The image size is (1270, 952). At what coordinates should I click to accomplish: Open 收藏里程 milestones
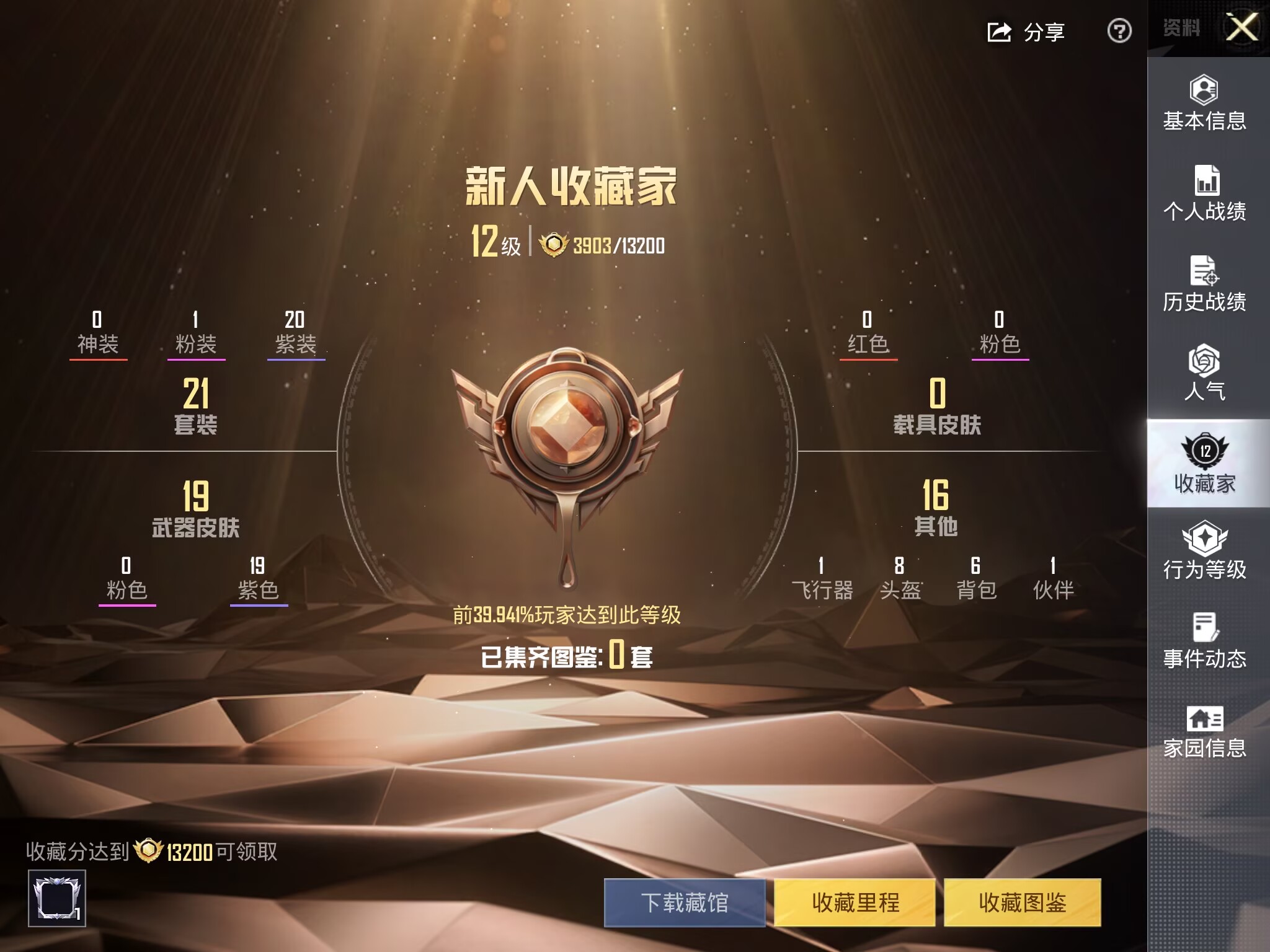click(855, 902)
